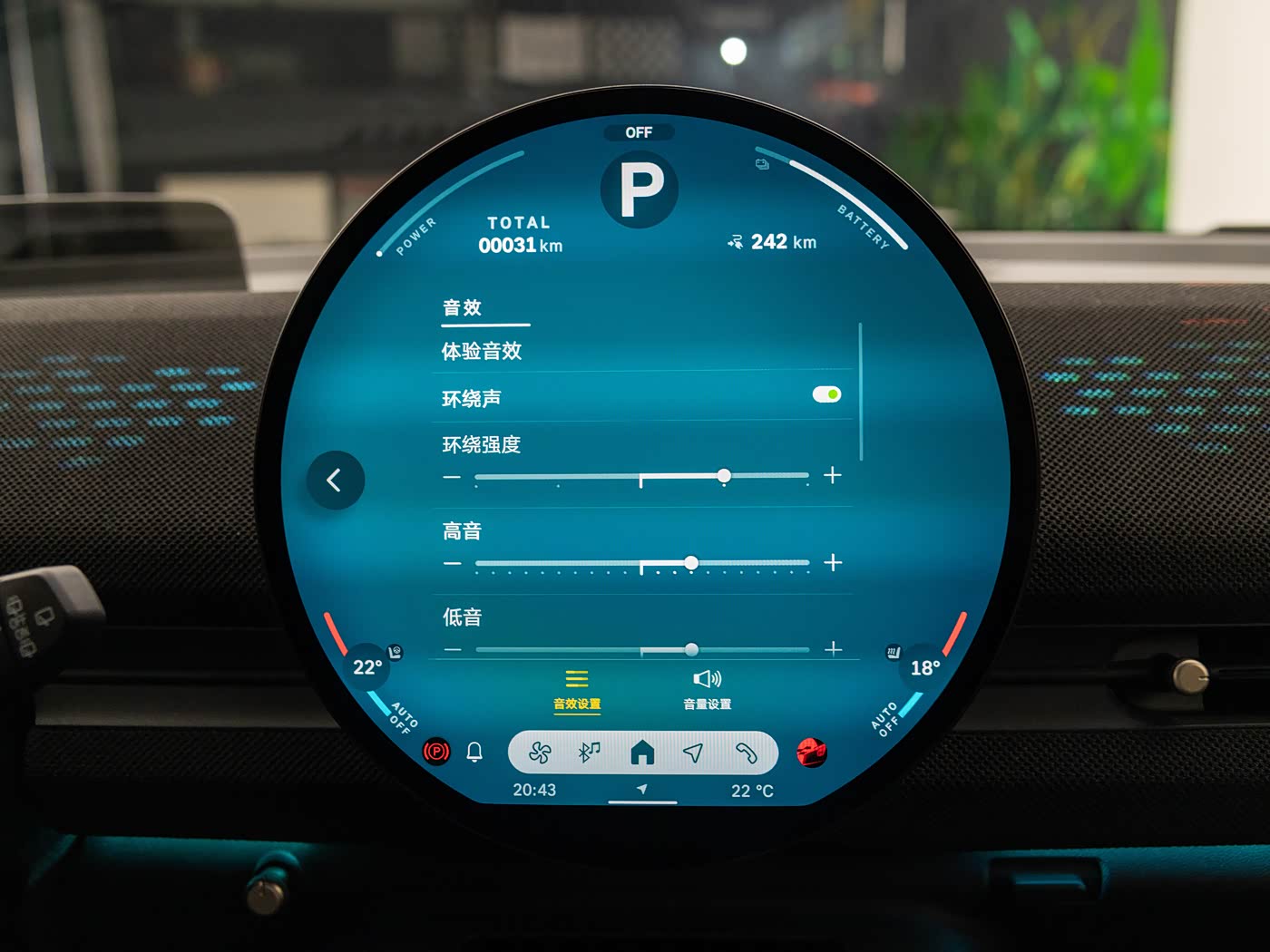The width and height of the screenshot is (1270, 952).
Task: Click the 高音 slider handle
Action: click(691, 563)
